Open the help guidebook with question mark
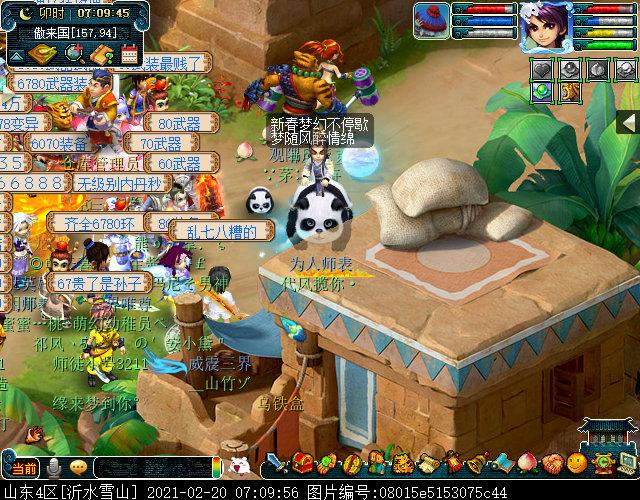640x500 pixels. click(x=102, y=55)
